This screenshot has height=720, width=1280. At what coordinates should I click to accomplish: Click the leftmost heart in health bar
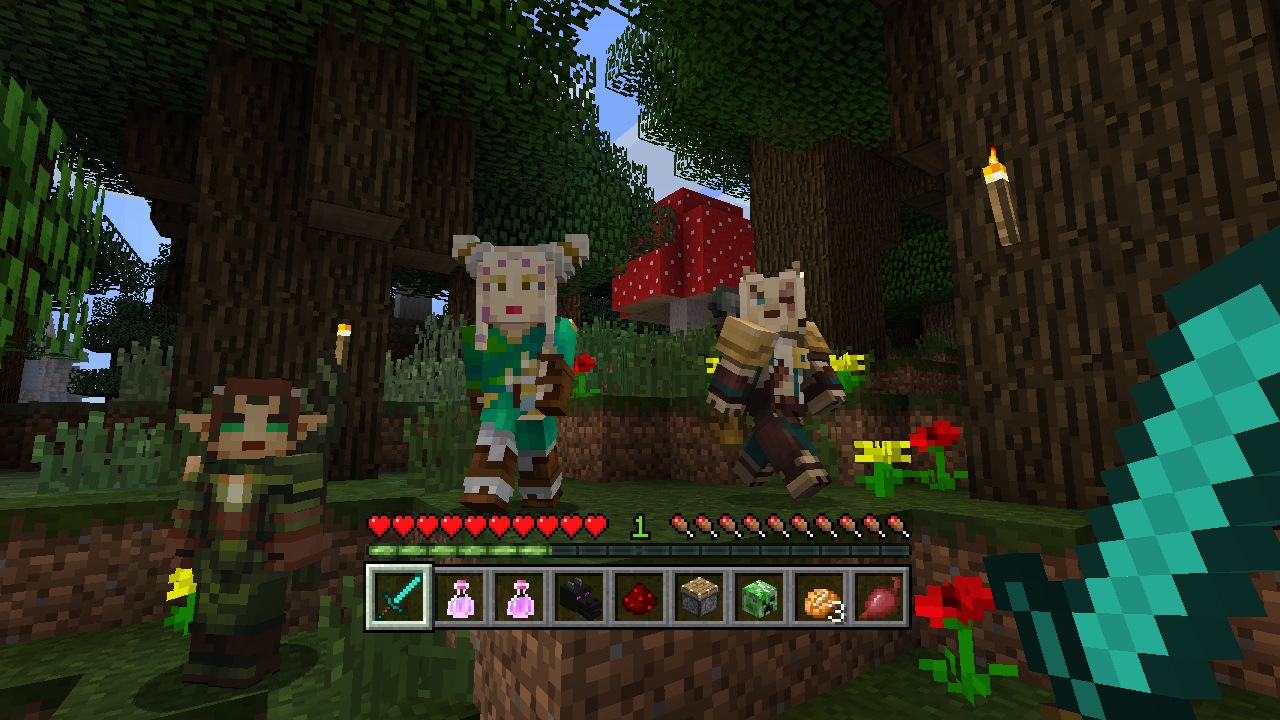pos(378,524)
